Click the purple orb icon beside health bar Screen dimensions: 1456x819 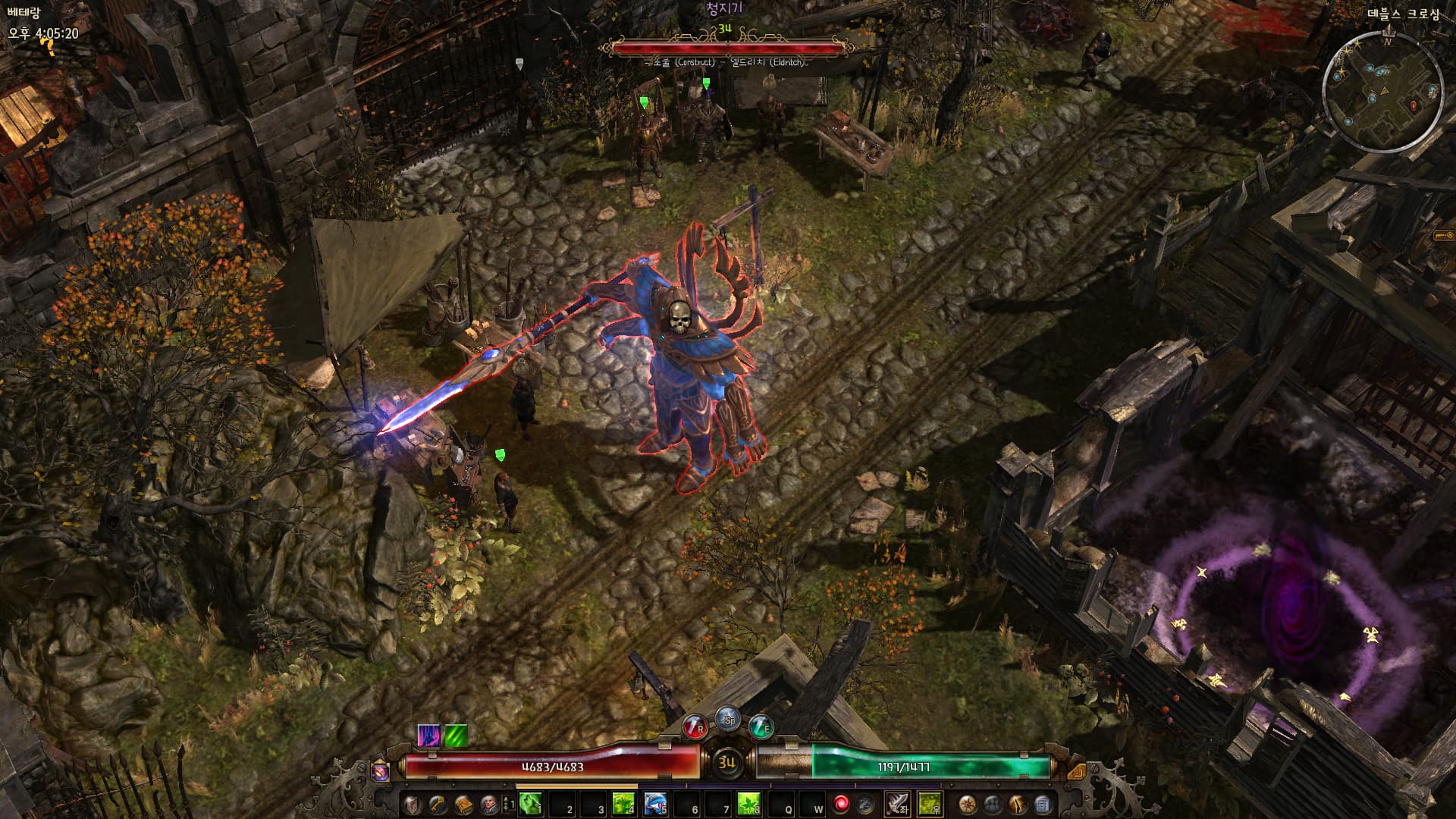tap(381, 771)
